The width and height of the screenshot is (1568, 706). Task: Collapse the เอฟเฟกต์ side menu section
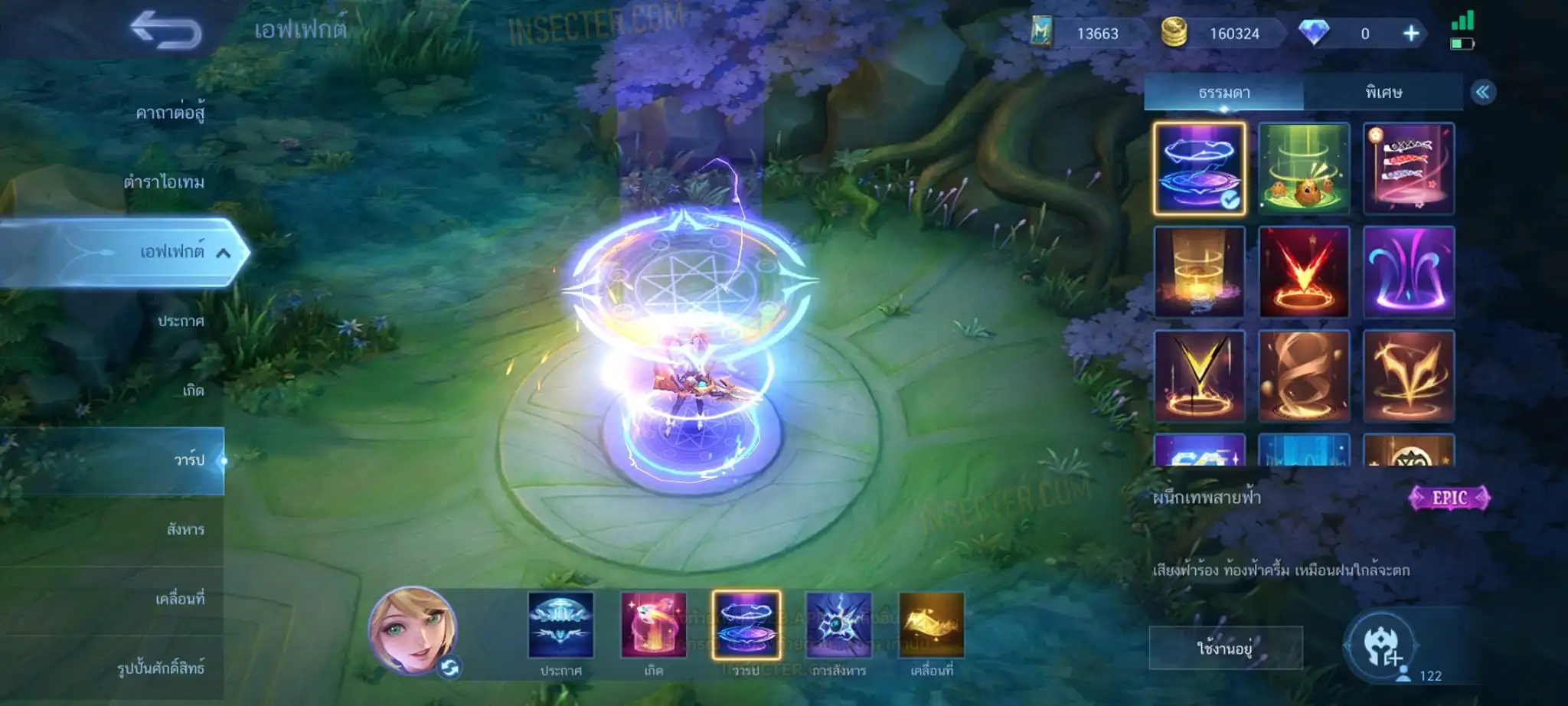[x=223, y=253]
